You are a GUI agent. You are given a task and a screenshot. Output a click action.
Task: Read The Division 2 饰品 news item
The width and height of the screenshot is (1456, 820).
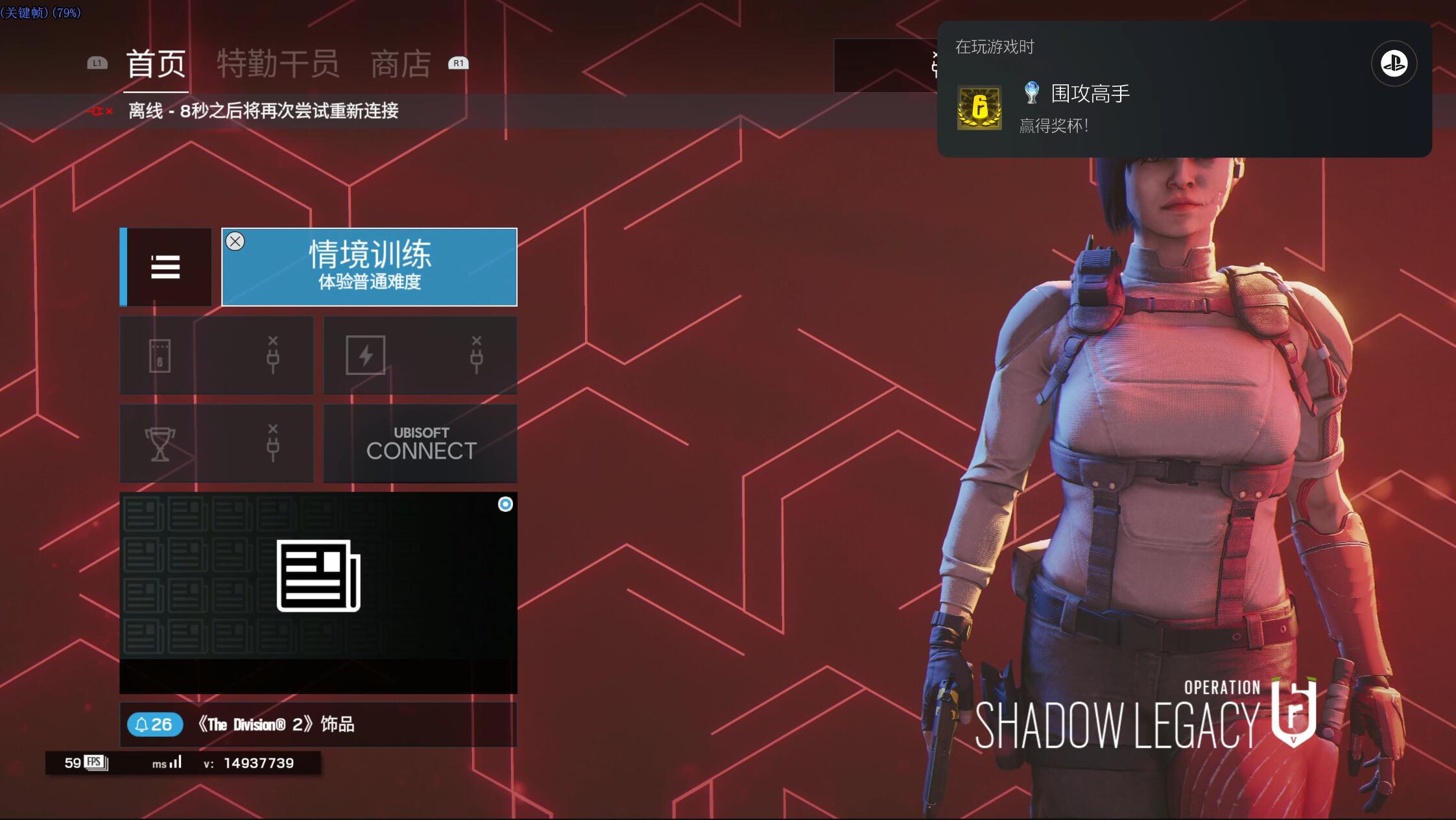[x=277, y=724]
